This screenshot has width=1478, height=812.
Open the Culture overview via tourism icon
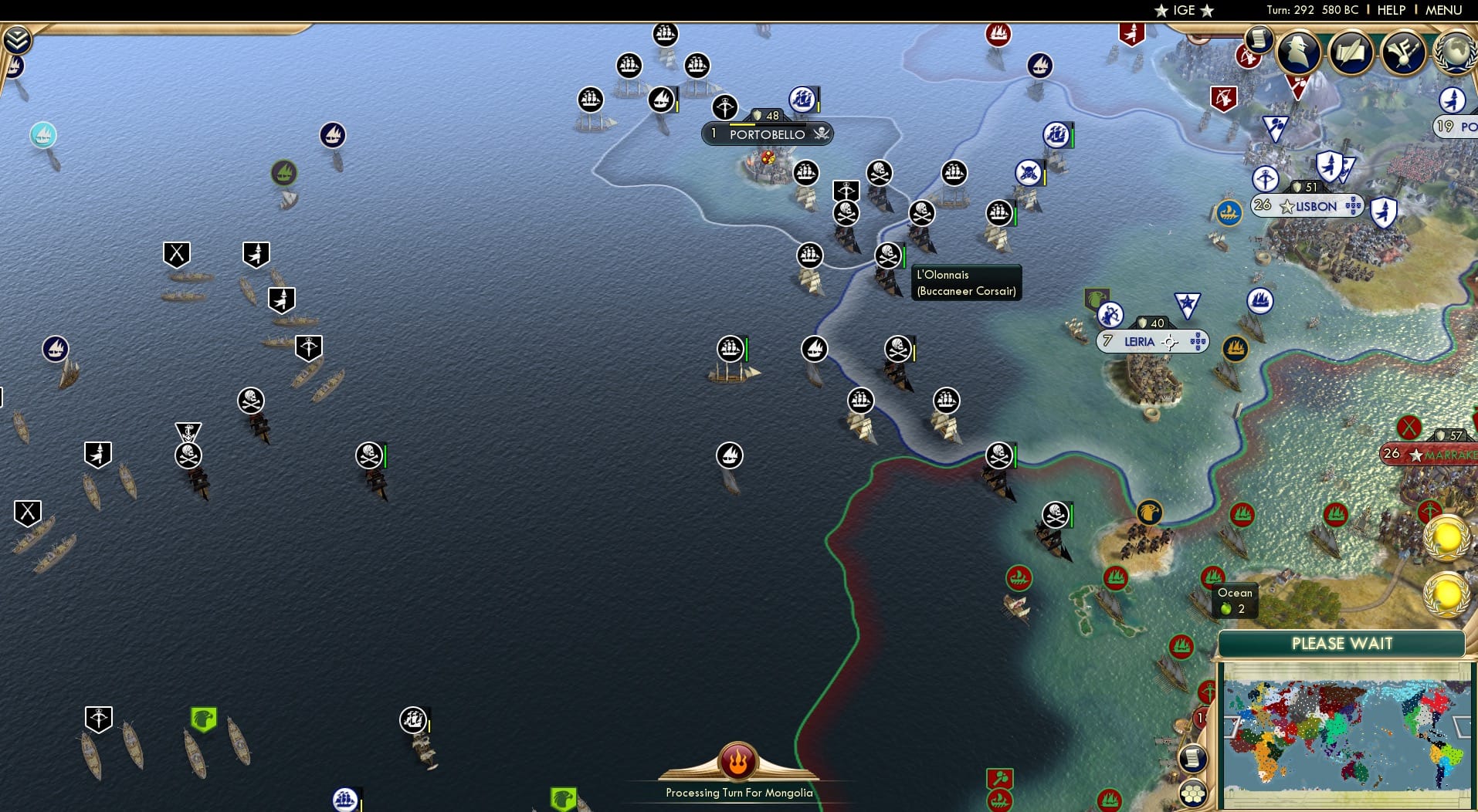coord(1402,52)
